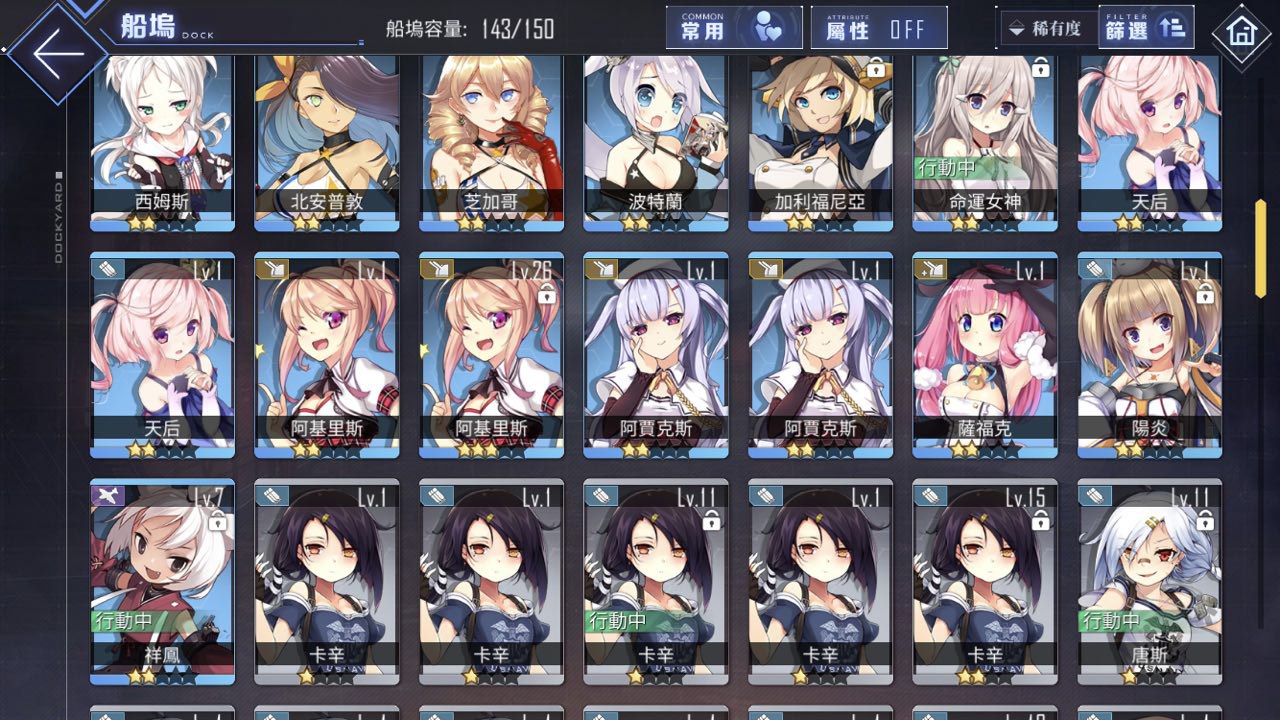Choose the Lv.15 卡辛 card

click(x=985, y=580)
